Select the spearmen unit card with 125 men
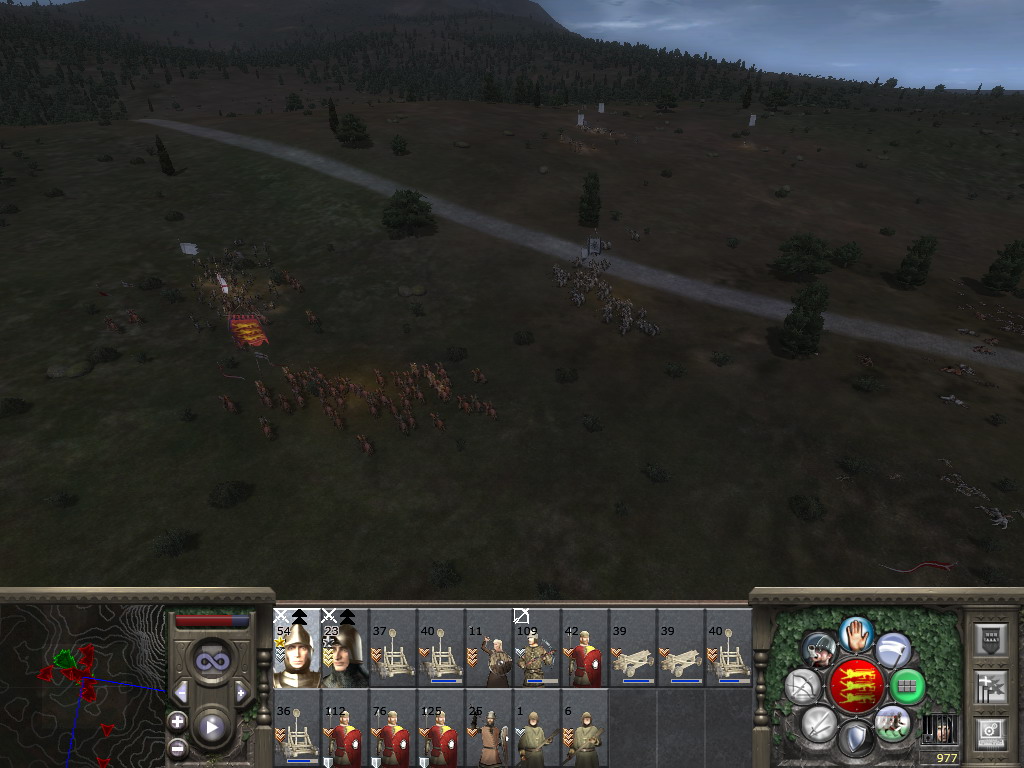The height and width of the screenshot is (768, 1024). point(441,728)
